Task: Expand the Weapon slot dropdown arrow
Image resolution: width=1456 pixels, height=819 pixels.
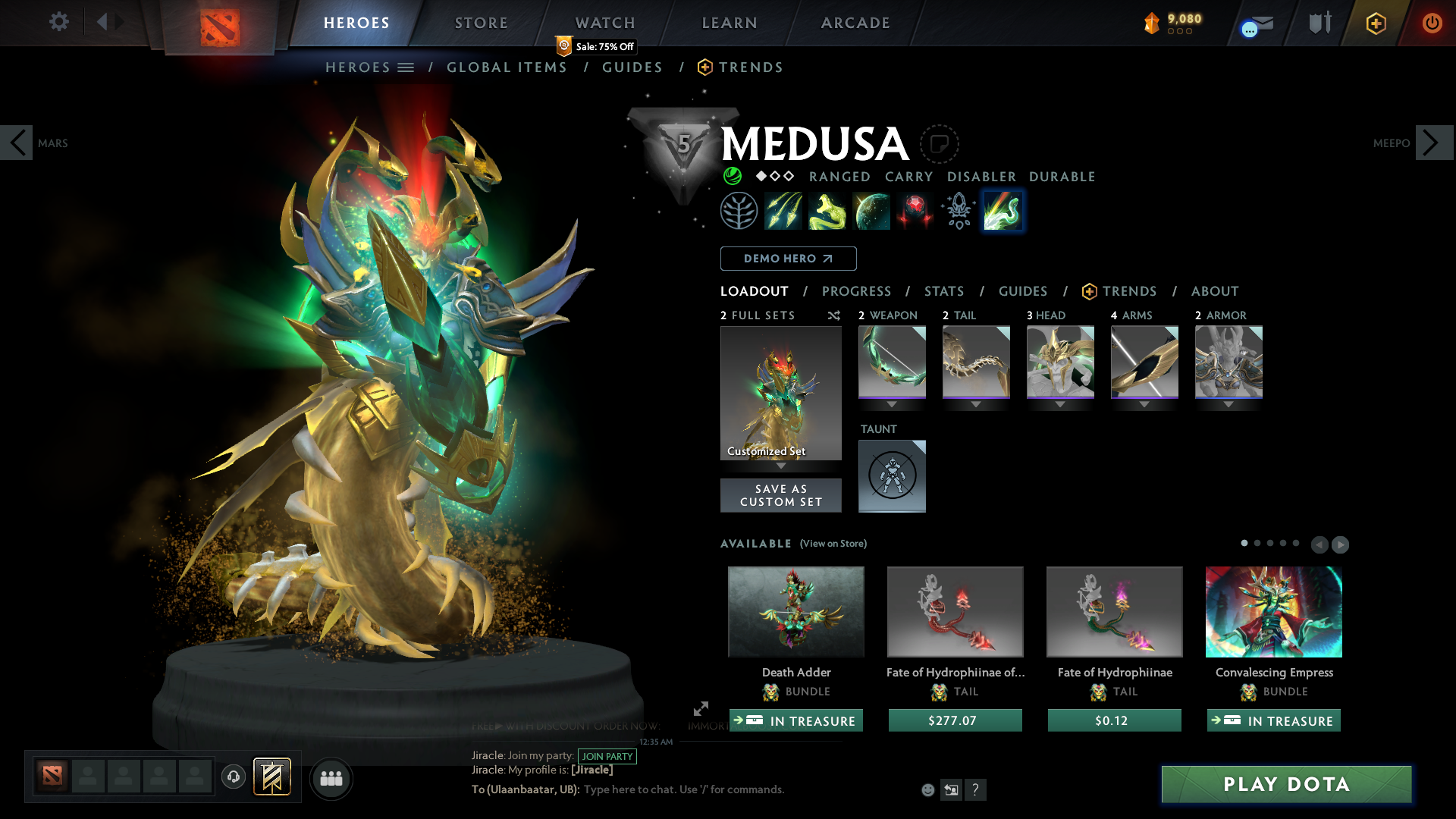Action: (891, 404)
